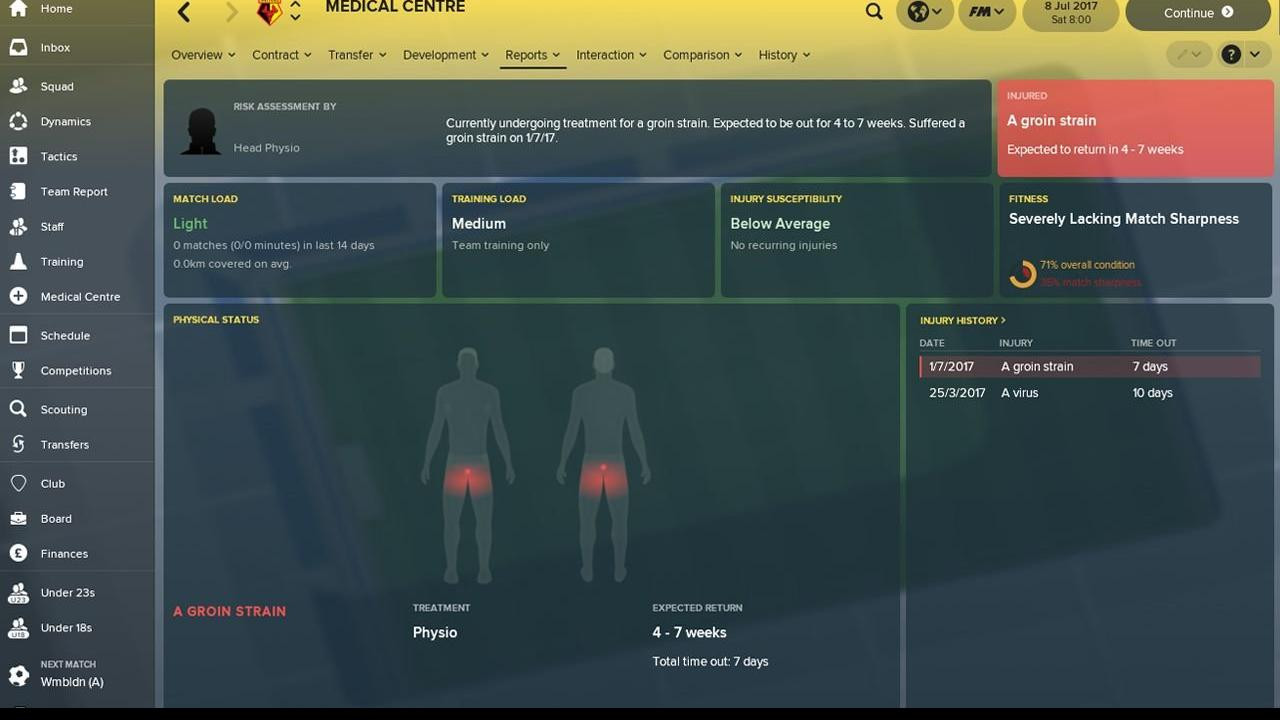The image size is (1280, 720).
Task: Go to the Inbox
Action: pyautogui.click(x=55, y=47)
